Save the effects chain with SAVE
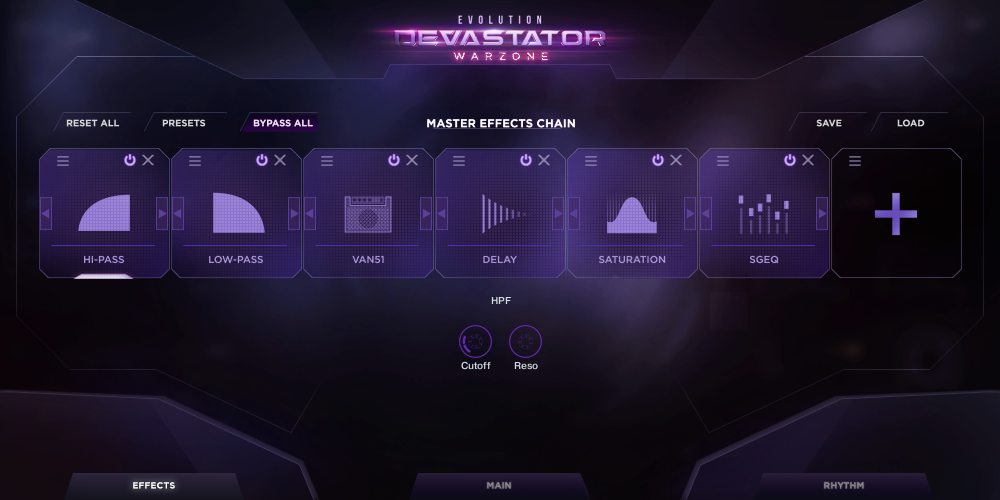 [828, 123]
